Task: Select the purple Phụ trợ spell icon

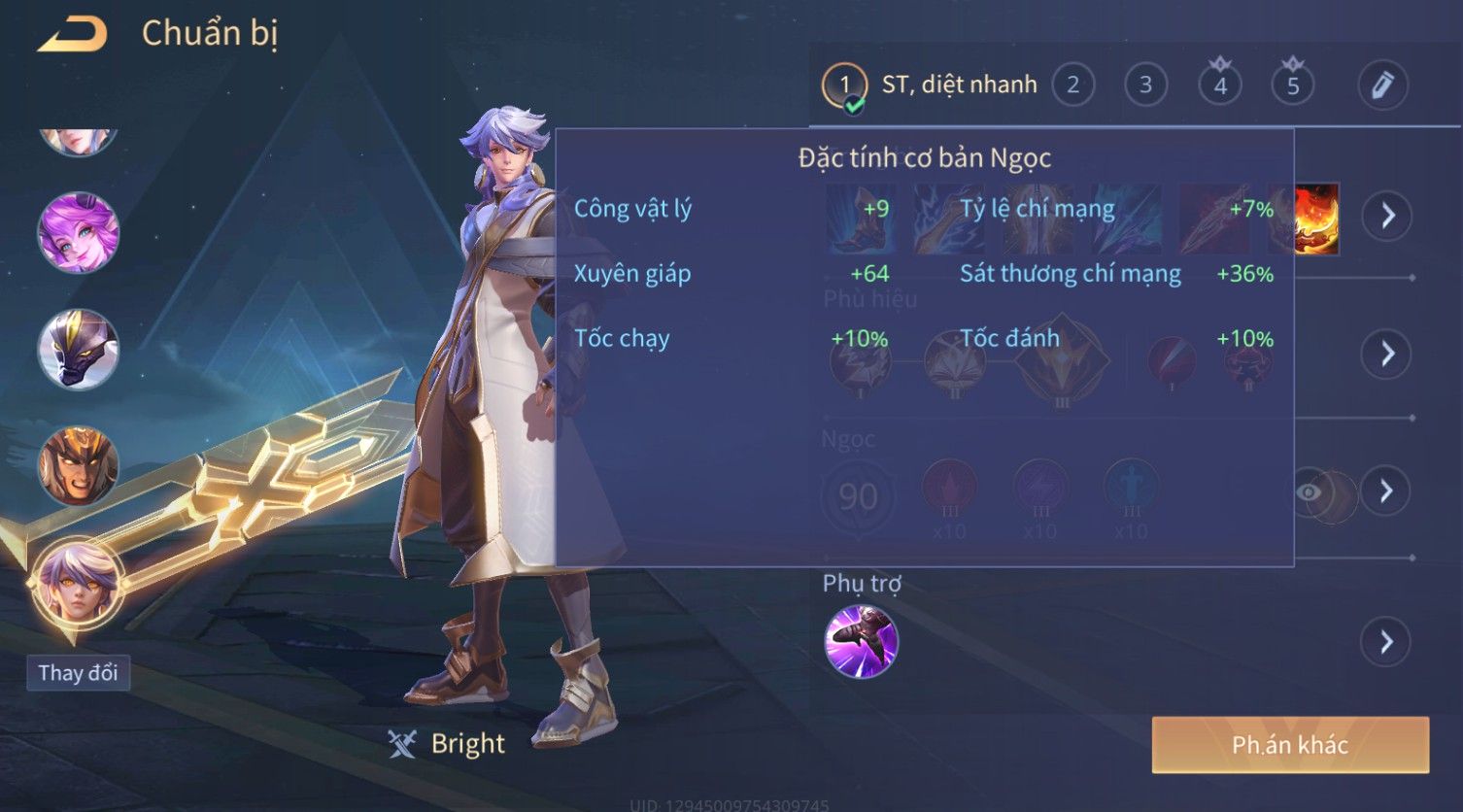Action: tap(861, 641)
